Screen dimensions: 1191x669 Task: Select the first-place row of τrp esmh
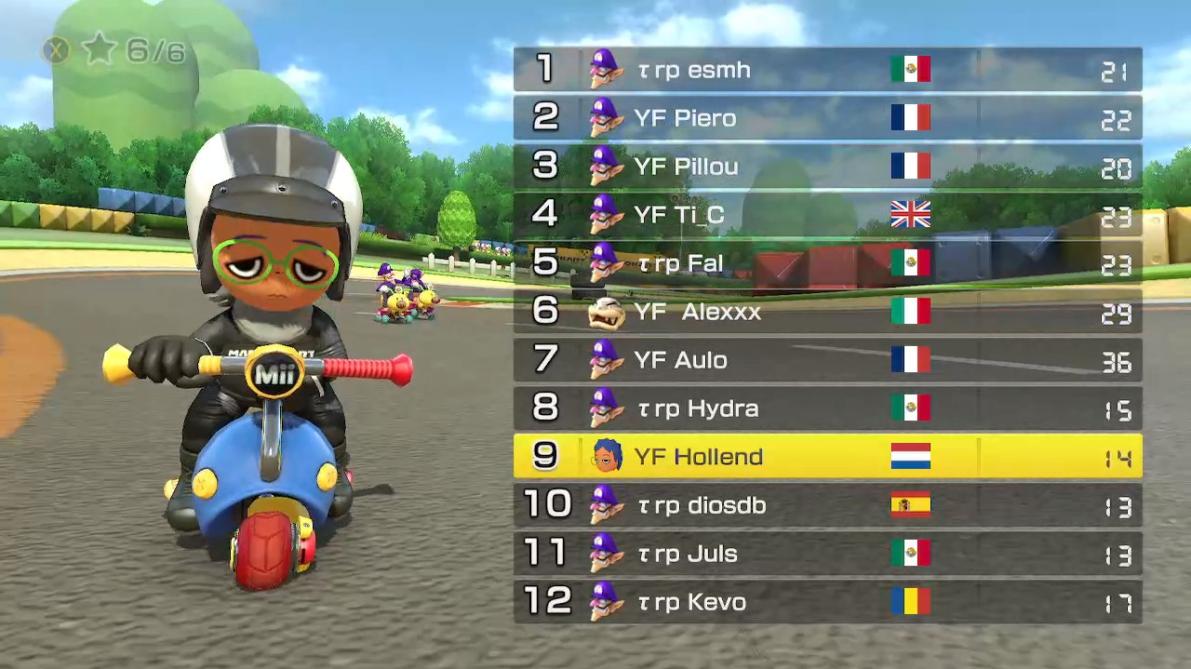click(x=827, y=70)
